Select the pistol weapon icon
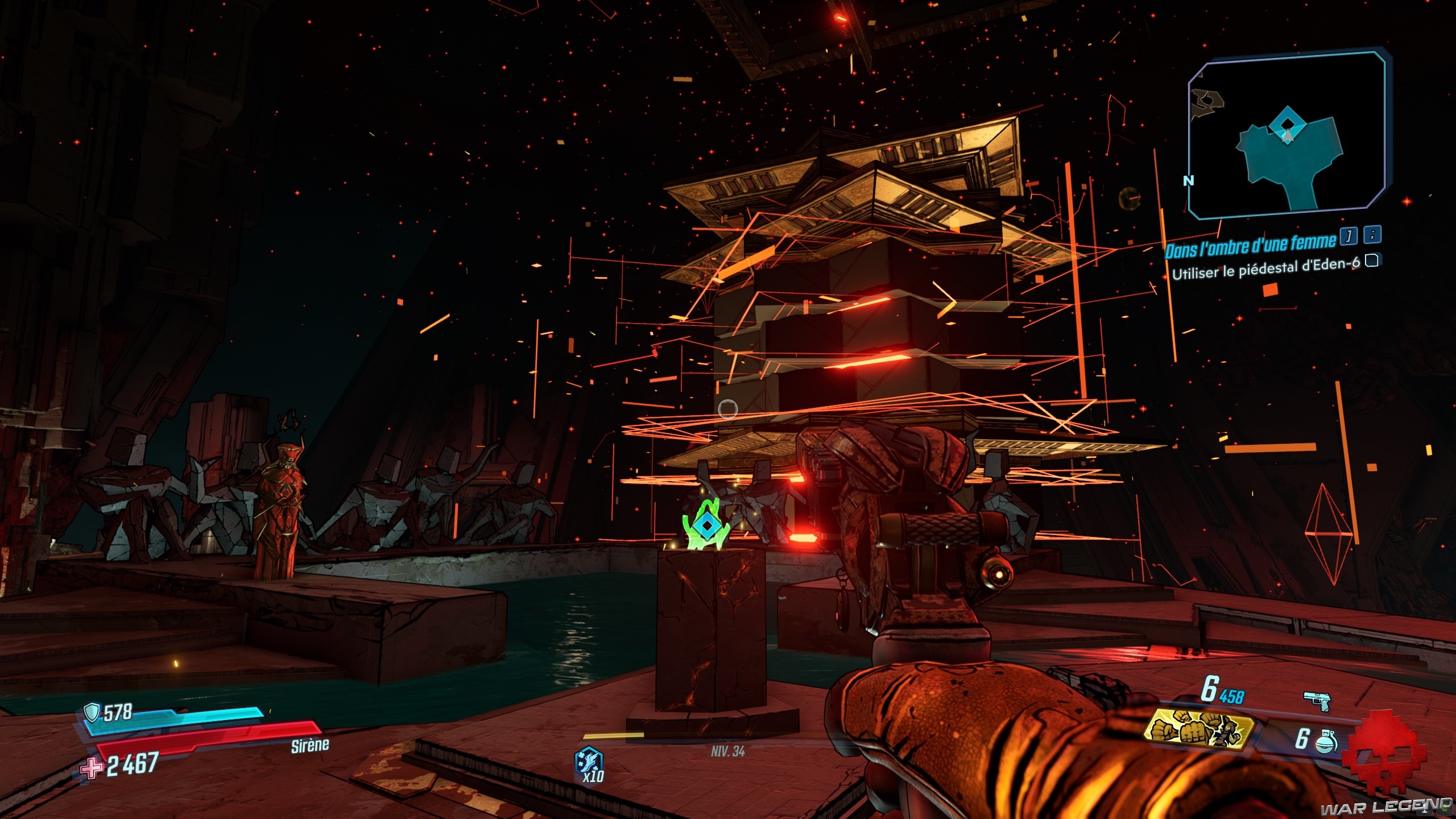The height and width of the screenshot is (819, 1456). pos(1317,701)
